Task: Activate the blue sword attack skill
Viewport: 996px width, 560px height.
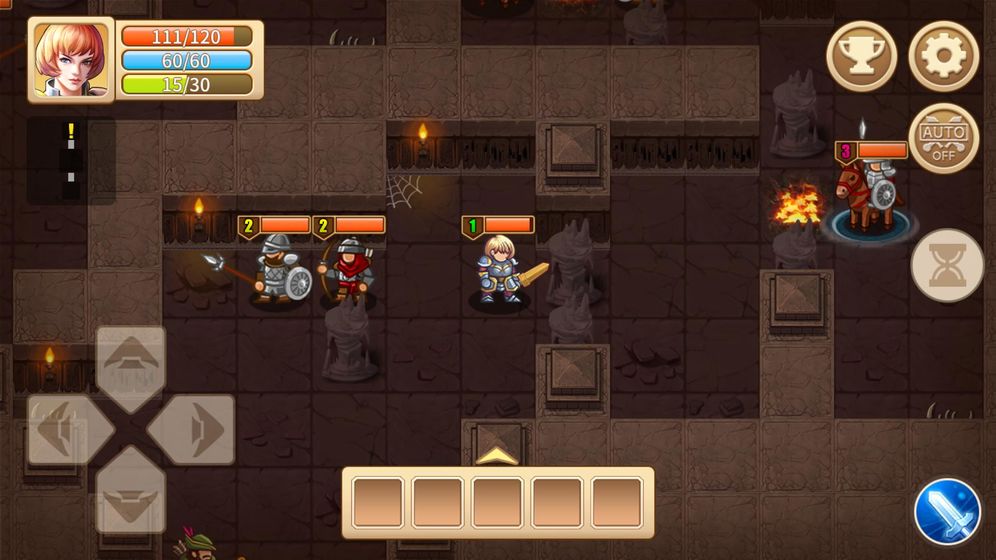Action: [x=947, y=512]
